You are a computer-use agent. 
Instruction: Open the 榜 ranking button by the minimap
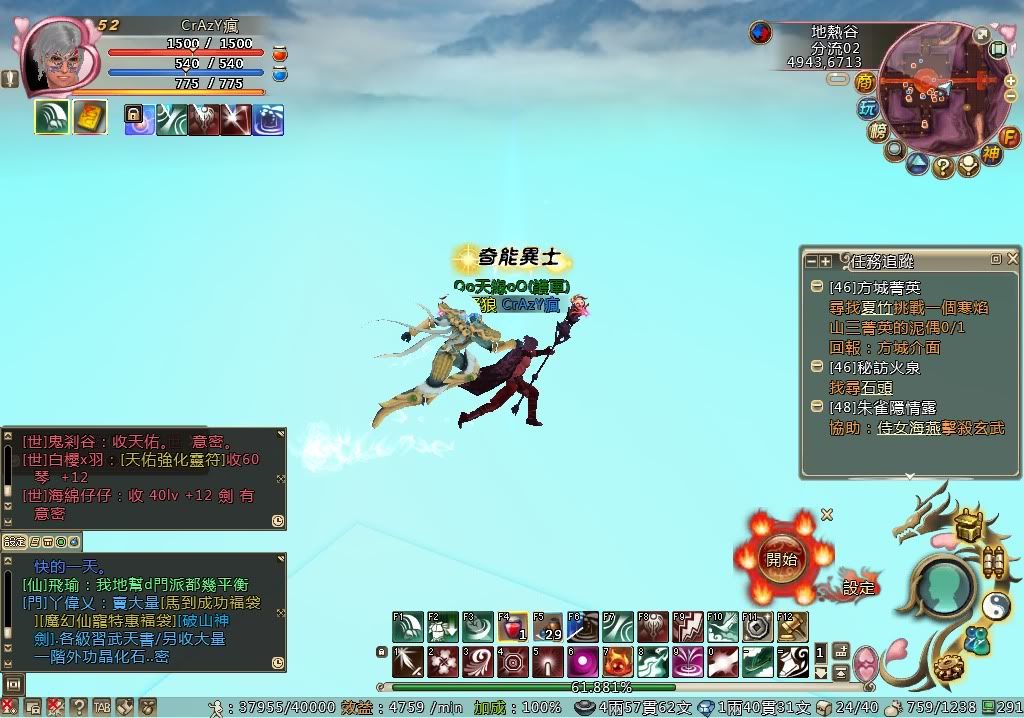(x=879, y=133)
